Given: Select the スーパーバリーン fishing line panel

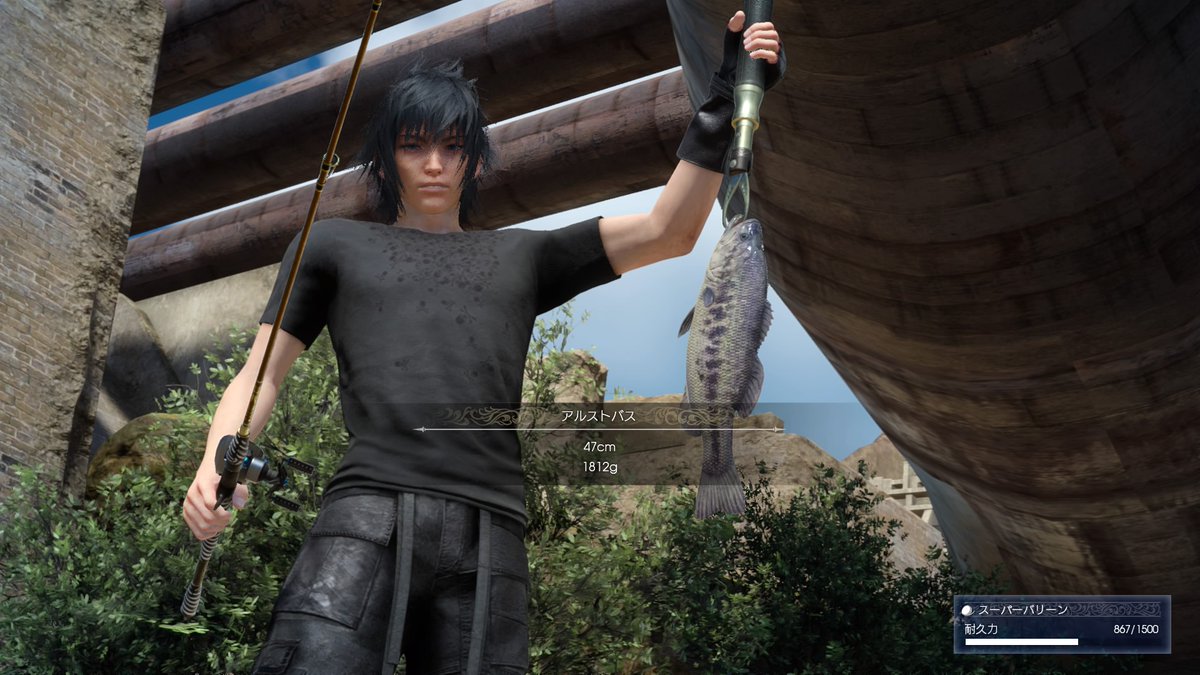Looking at the screenshot, I should click(1061, 624).
